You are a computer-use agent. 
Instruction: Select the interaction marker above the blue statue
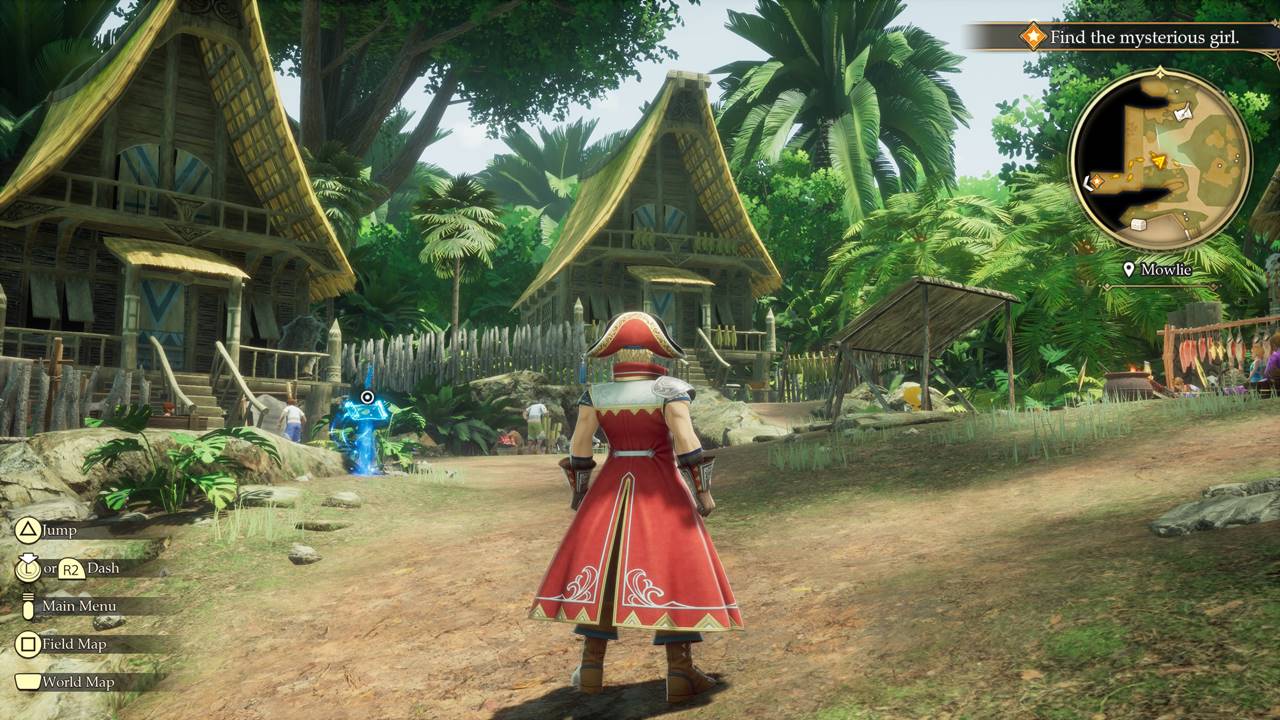click(x=367, y=398)
